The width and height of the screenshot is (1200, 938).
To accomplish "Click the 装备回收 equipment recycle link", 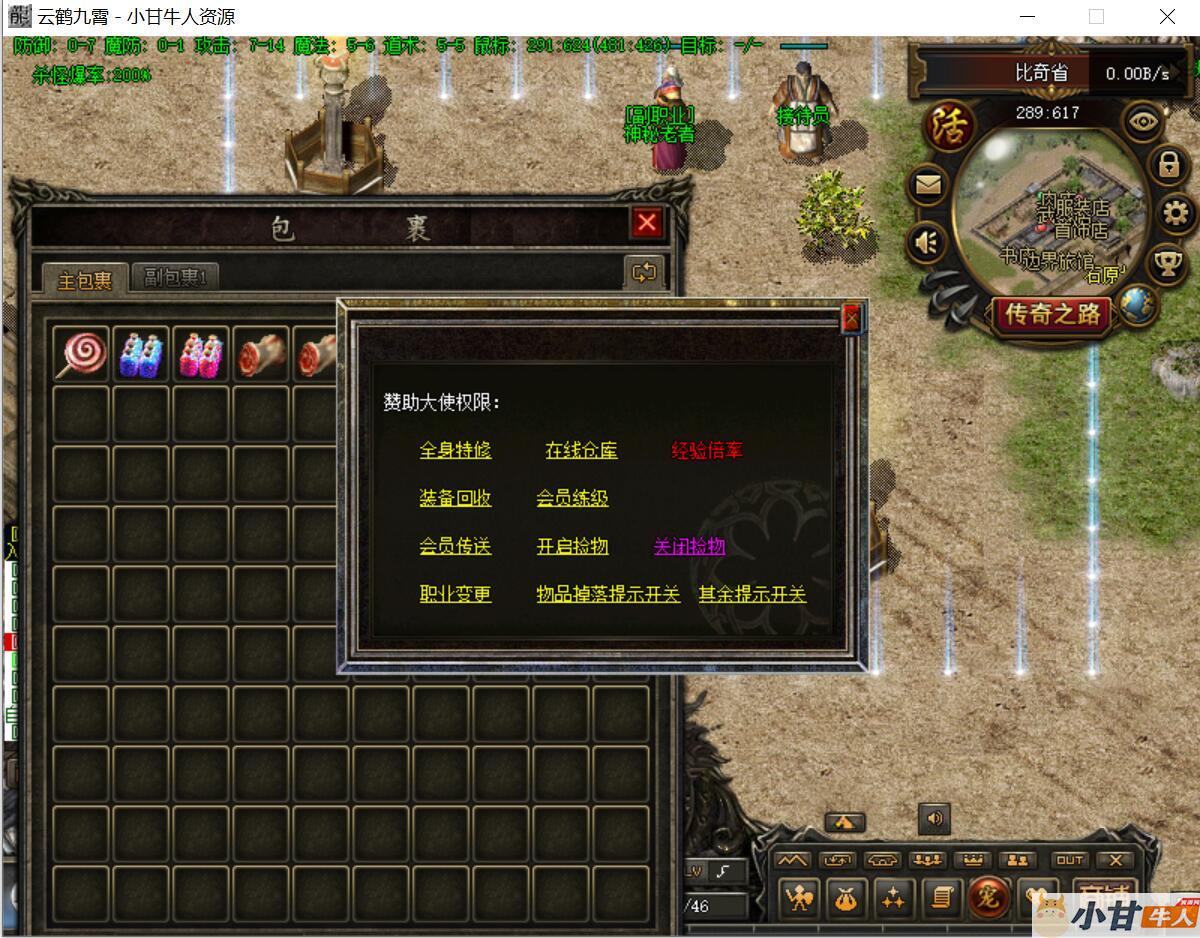I will (455, 498).
